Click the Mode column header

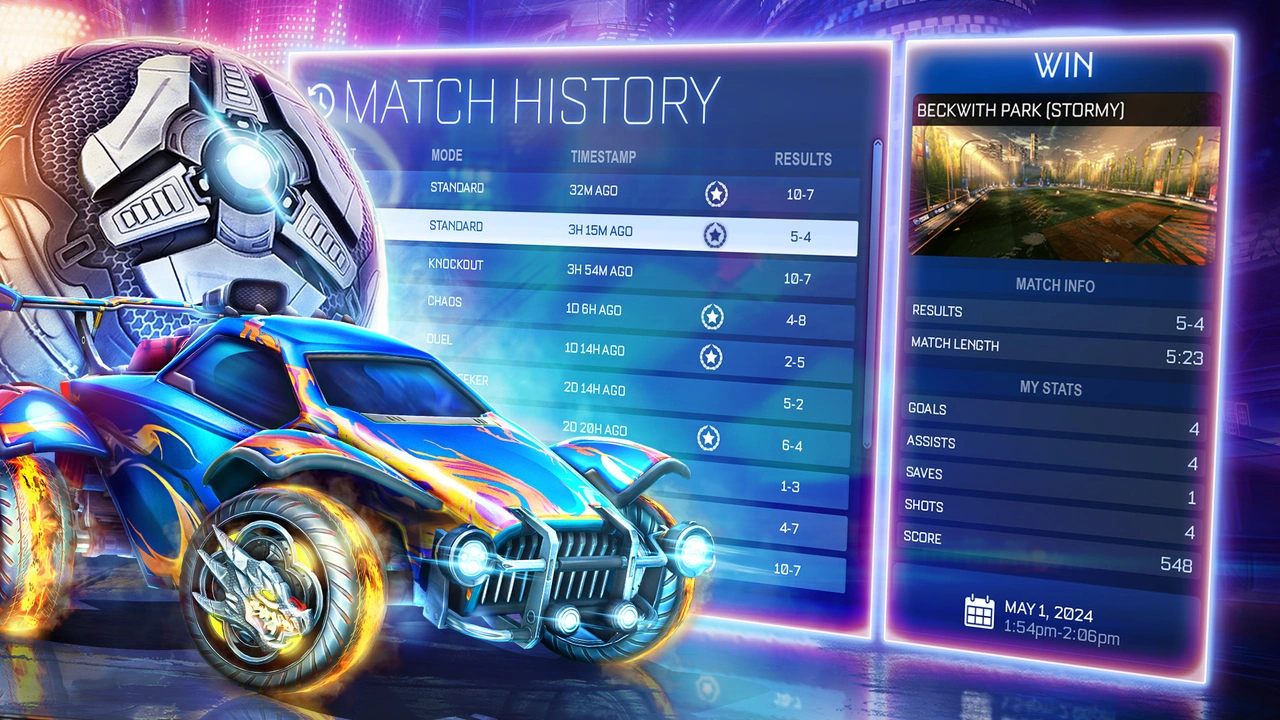click(446, 155)
